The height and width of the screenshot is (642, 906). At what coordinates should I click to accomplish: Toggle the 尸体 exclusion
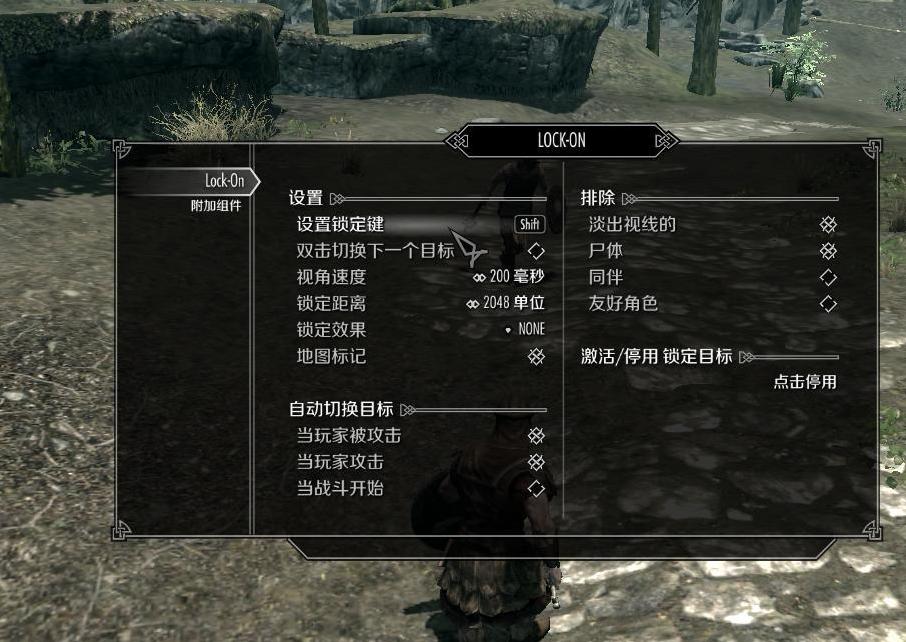(x=828, y=251)
